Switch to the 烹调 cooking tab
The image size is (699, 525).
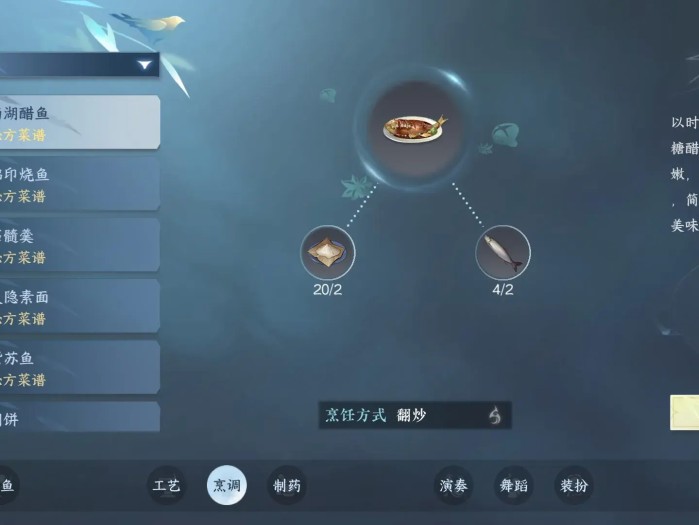click(227, 486)
